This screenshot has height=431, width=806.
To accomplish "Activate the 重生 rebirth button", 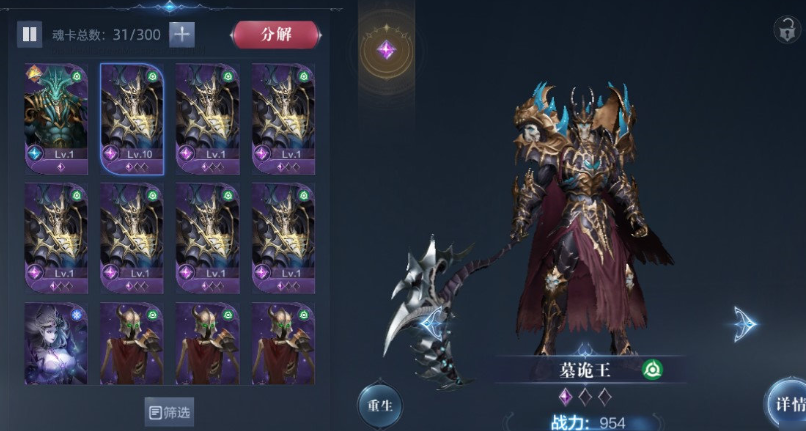I will pyautogui.click(x=382, y=407).
